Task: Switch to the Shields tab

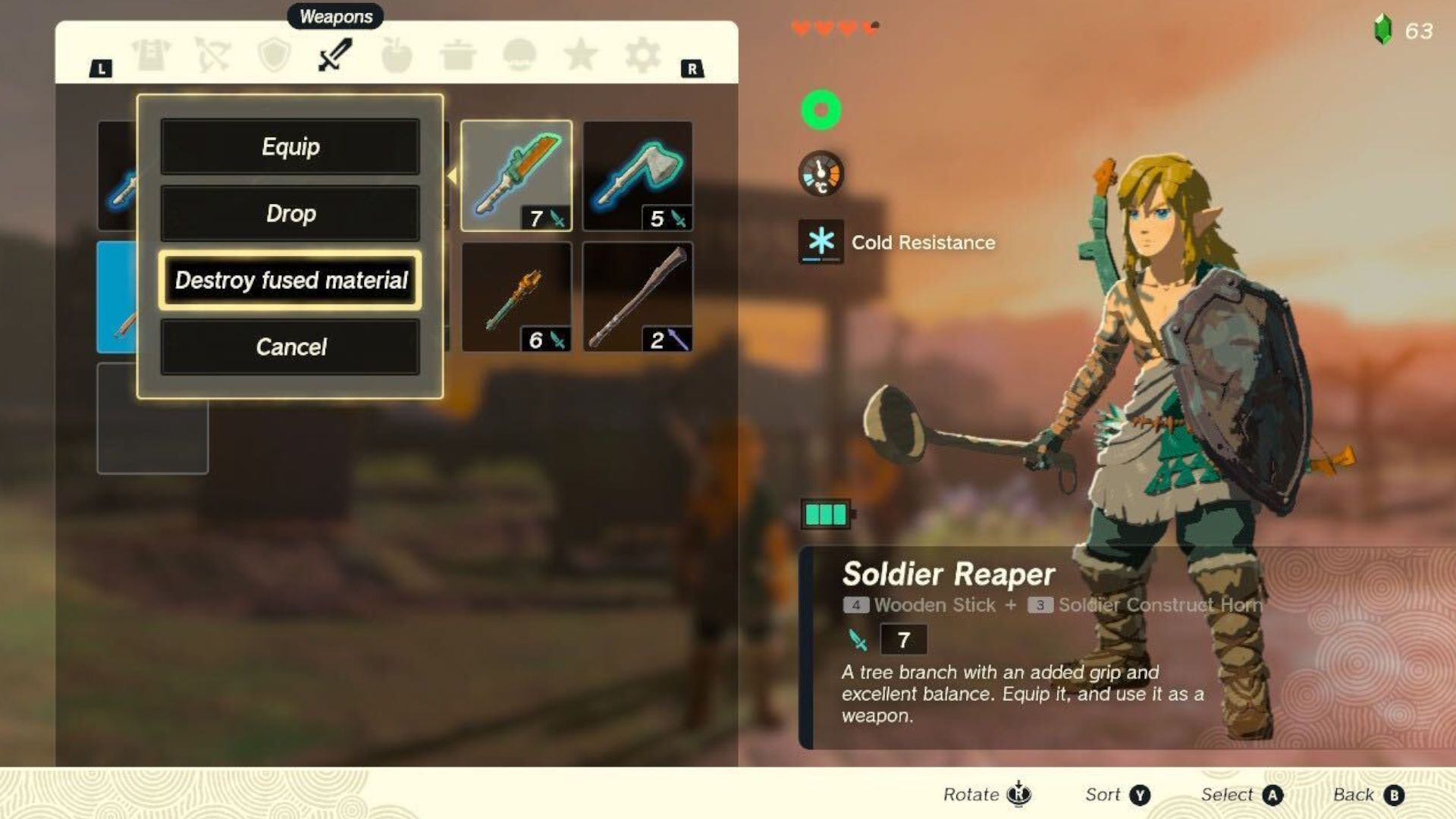Action: [274, 55]
